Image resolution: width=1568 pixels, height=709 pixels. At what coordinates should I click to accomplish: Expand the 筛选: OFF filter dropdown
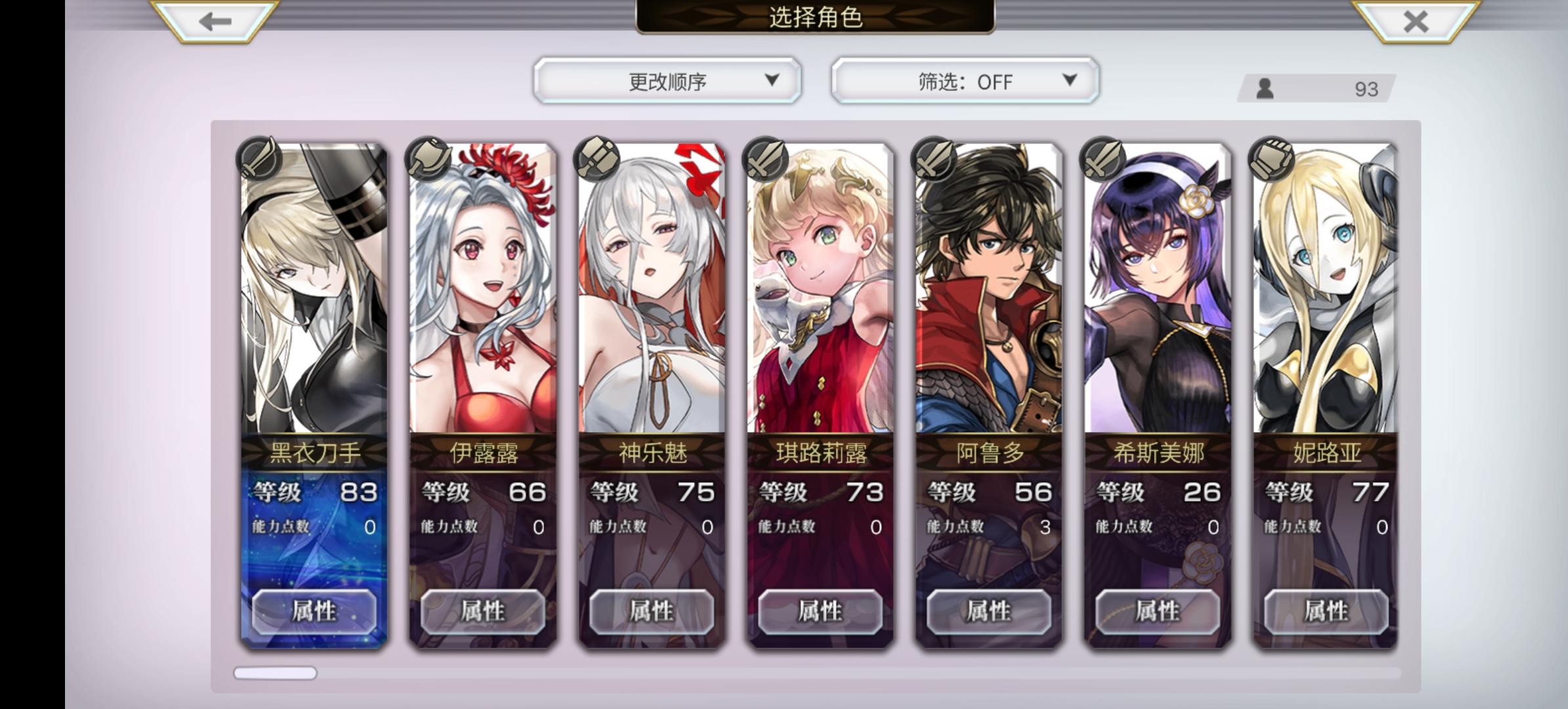point(963,80)
